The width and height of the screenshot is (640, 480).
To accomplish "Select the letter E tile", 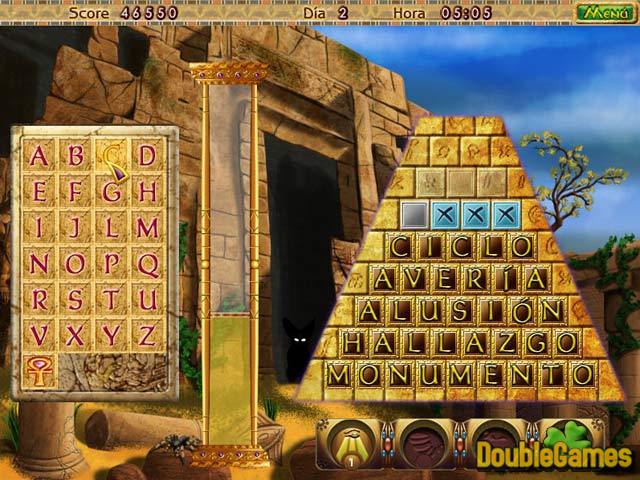I will [39, 192].
